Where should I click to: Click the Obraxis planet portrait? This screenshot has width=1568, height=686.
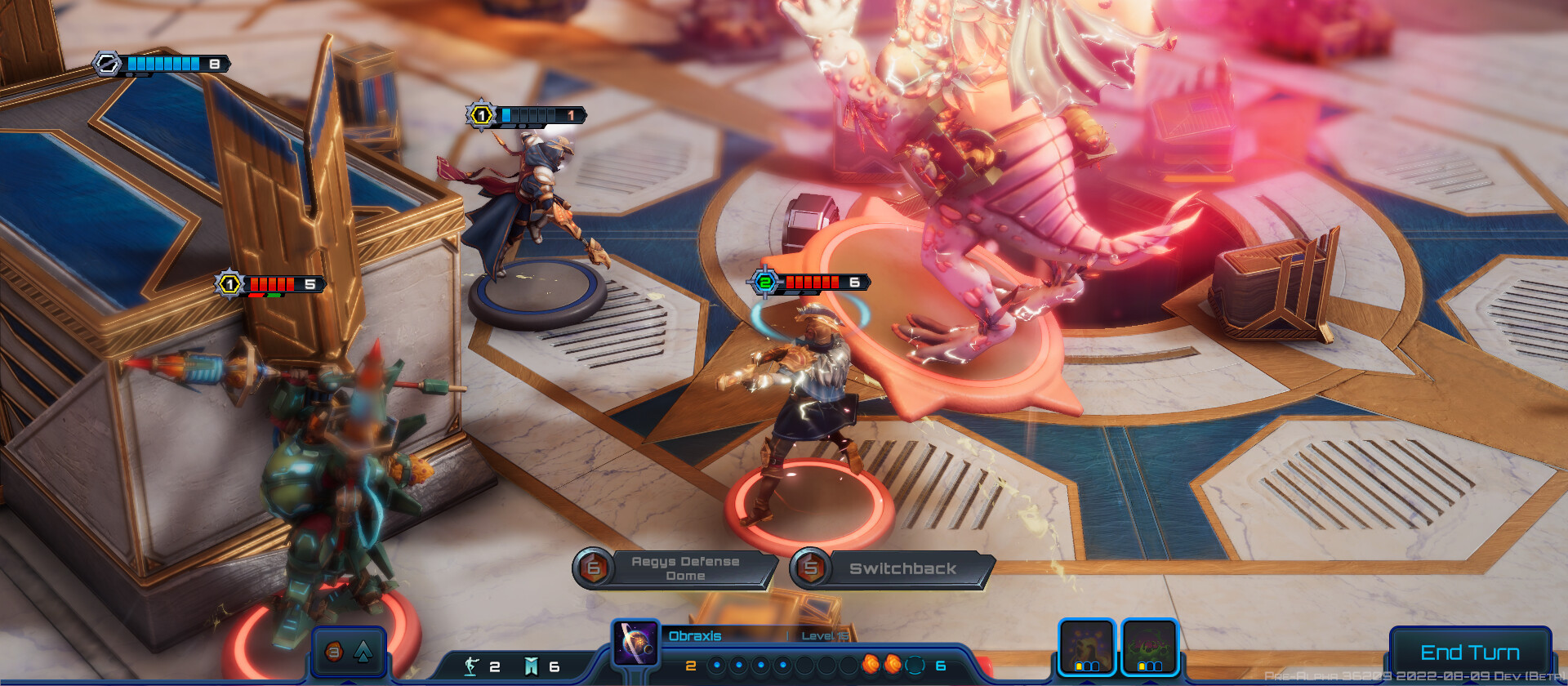click(x=636, y=643)
